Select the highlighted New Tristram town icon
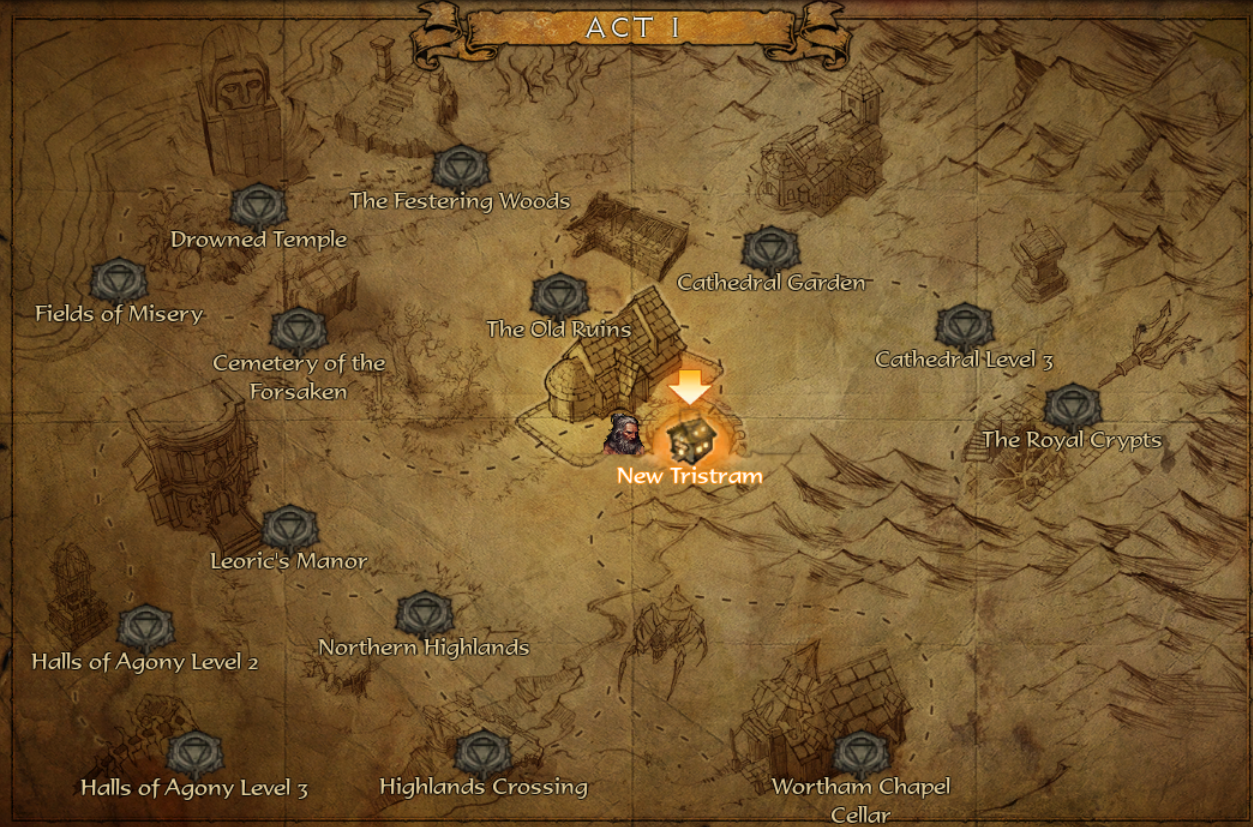 [x=691, y=438]
